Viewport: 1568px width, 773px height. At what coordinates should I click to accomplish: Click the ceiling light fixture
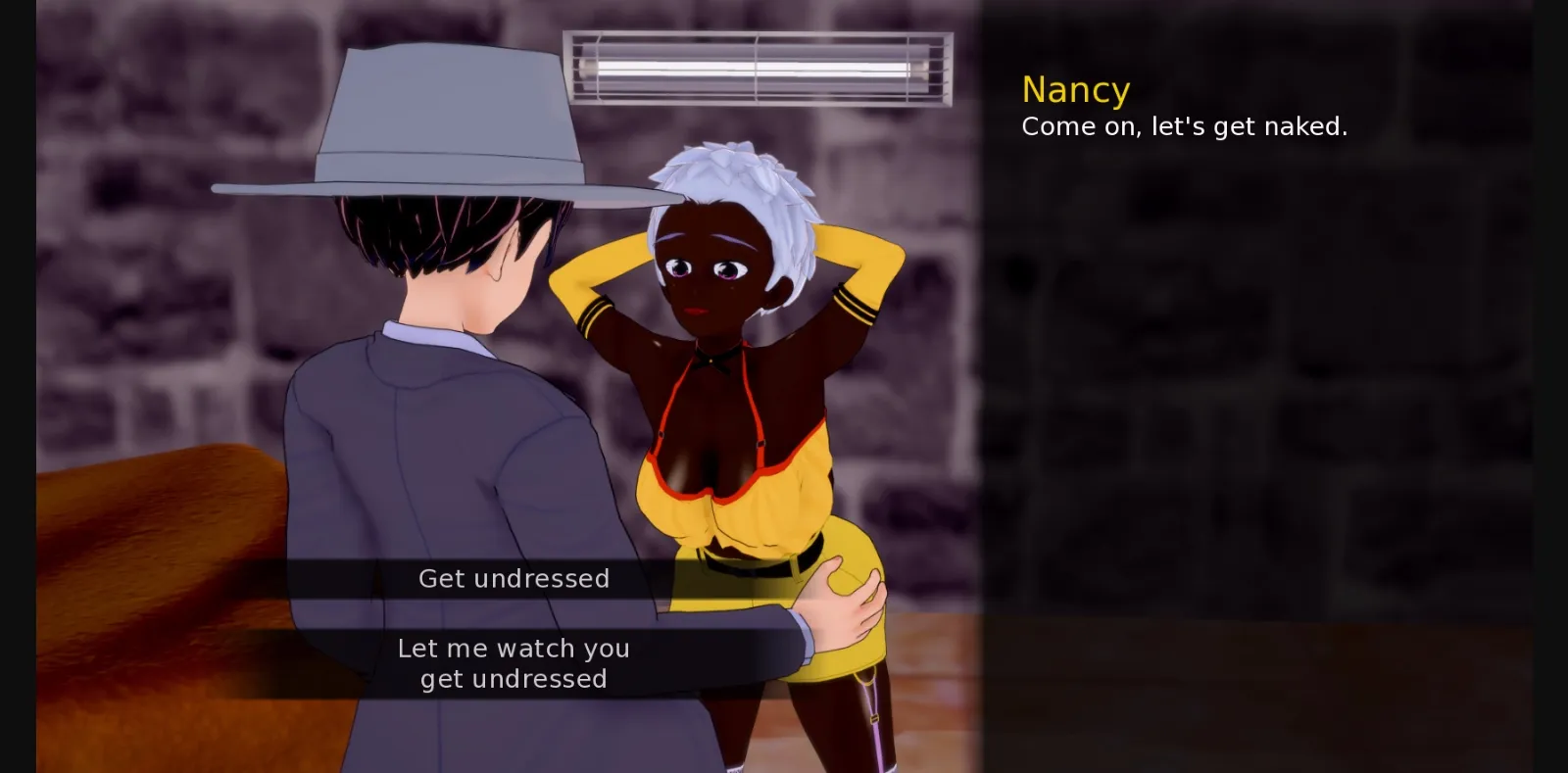759,69
